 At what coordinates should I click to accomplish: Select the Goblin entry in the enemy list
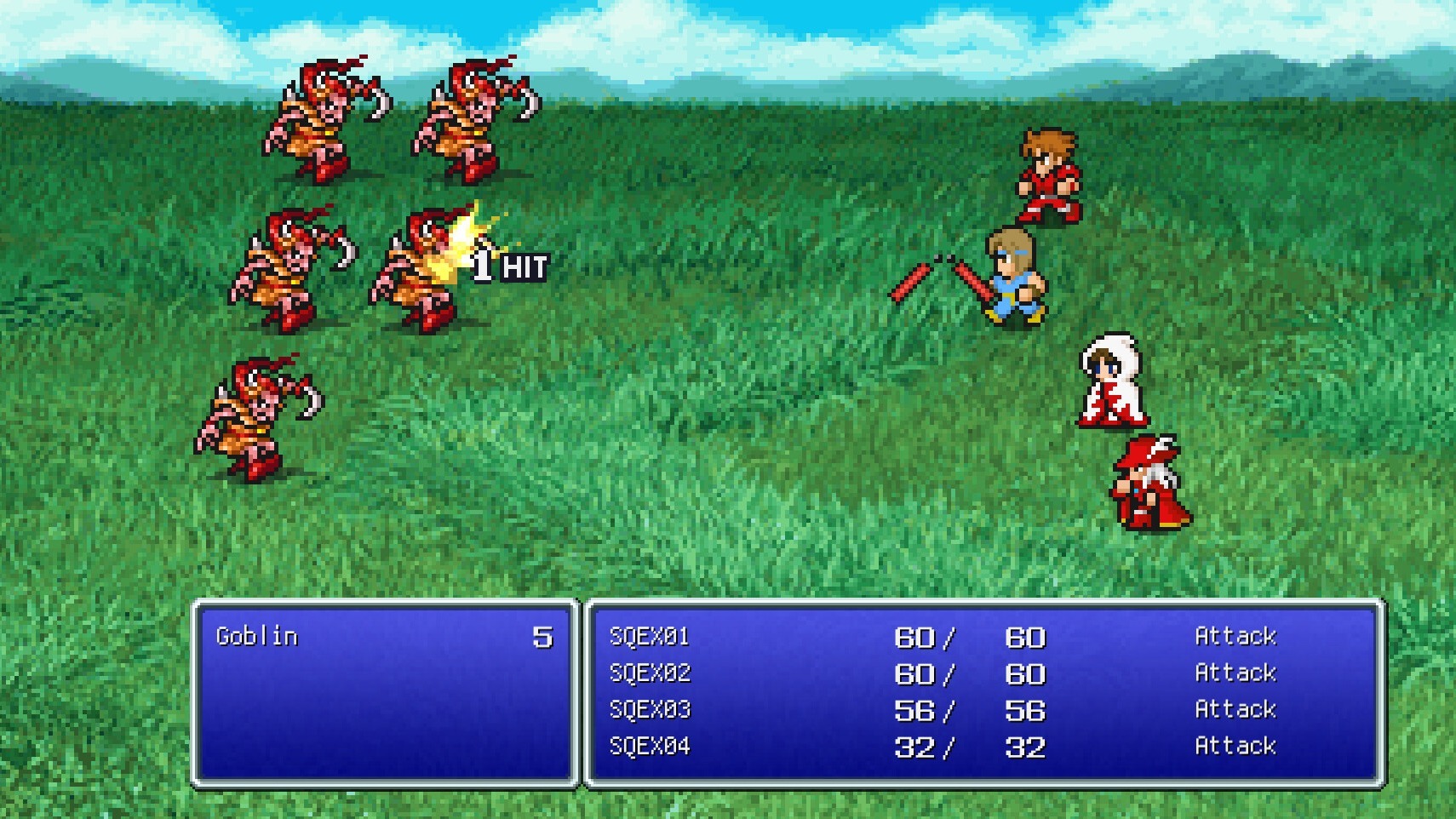257,636
